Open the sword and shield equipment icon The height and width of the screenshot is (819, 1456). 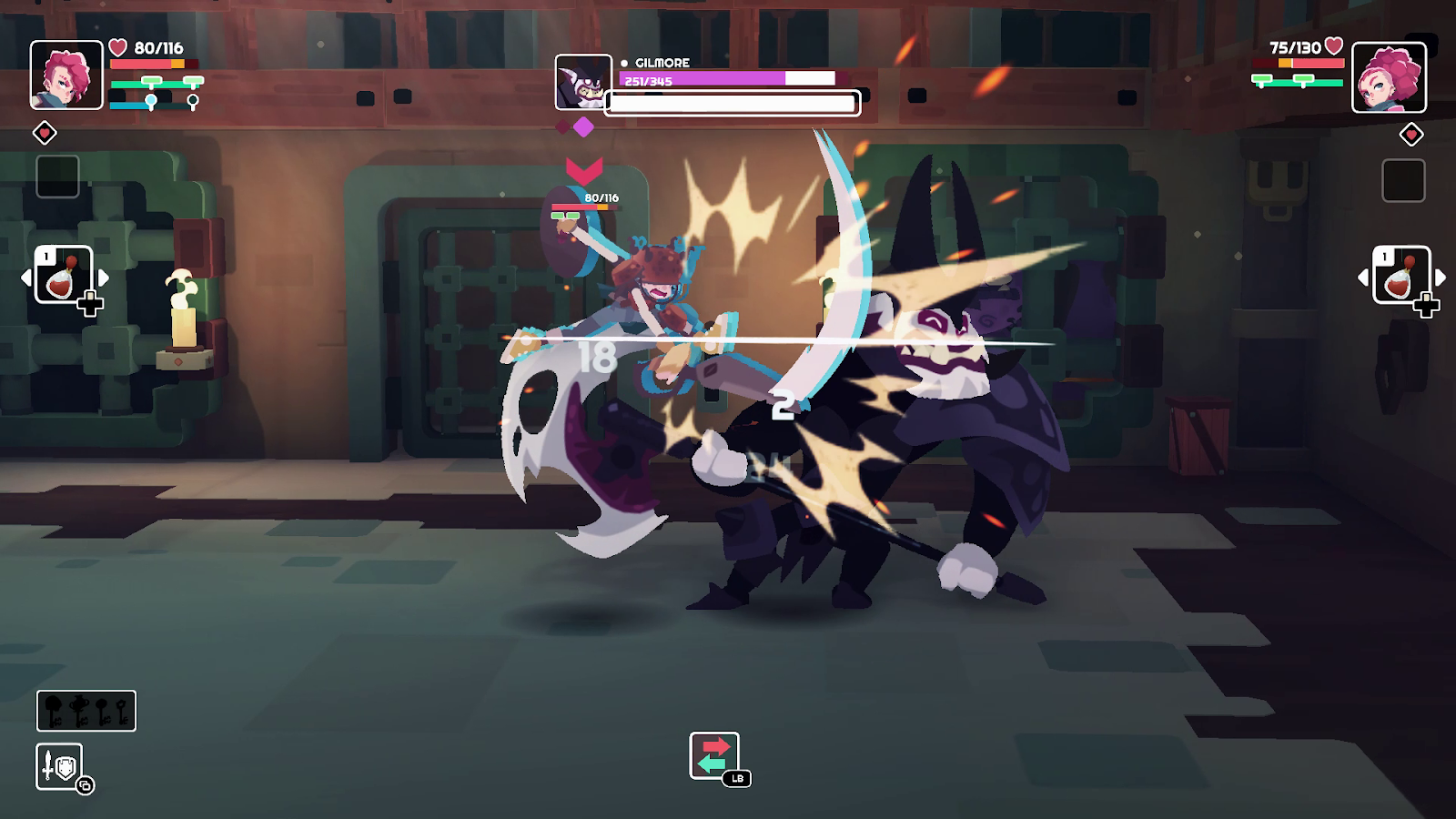60,767
